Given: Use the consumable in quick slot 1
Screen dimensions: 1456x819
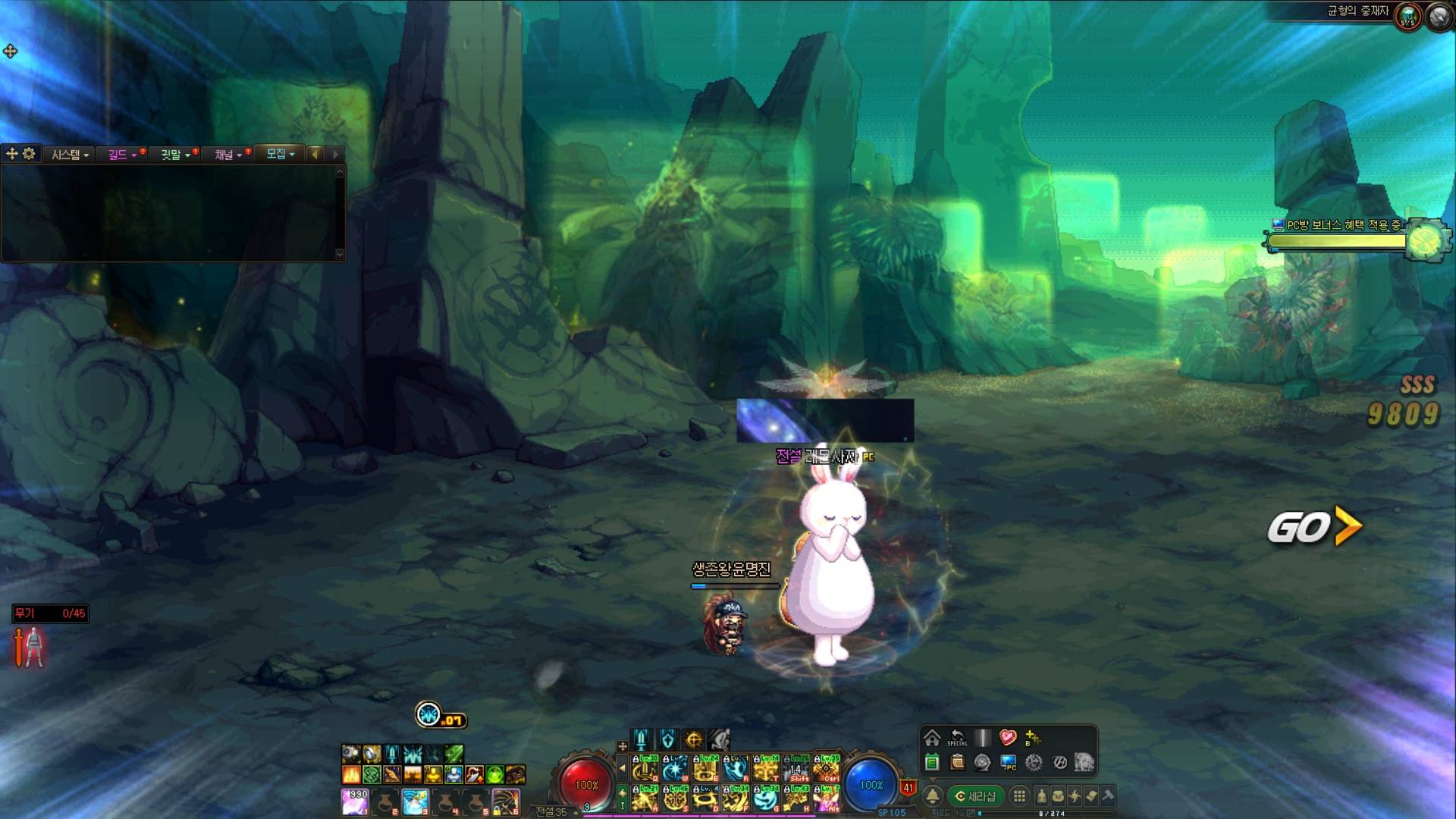Looking at the screenshot, I should coord(355,801).
